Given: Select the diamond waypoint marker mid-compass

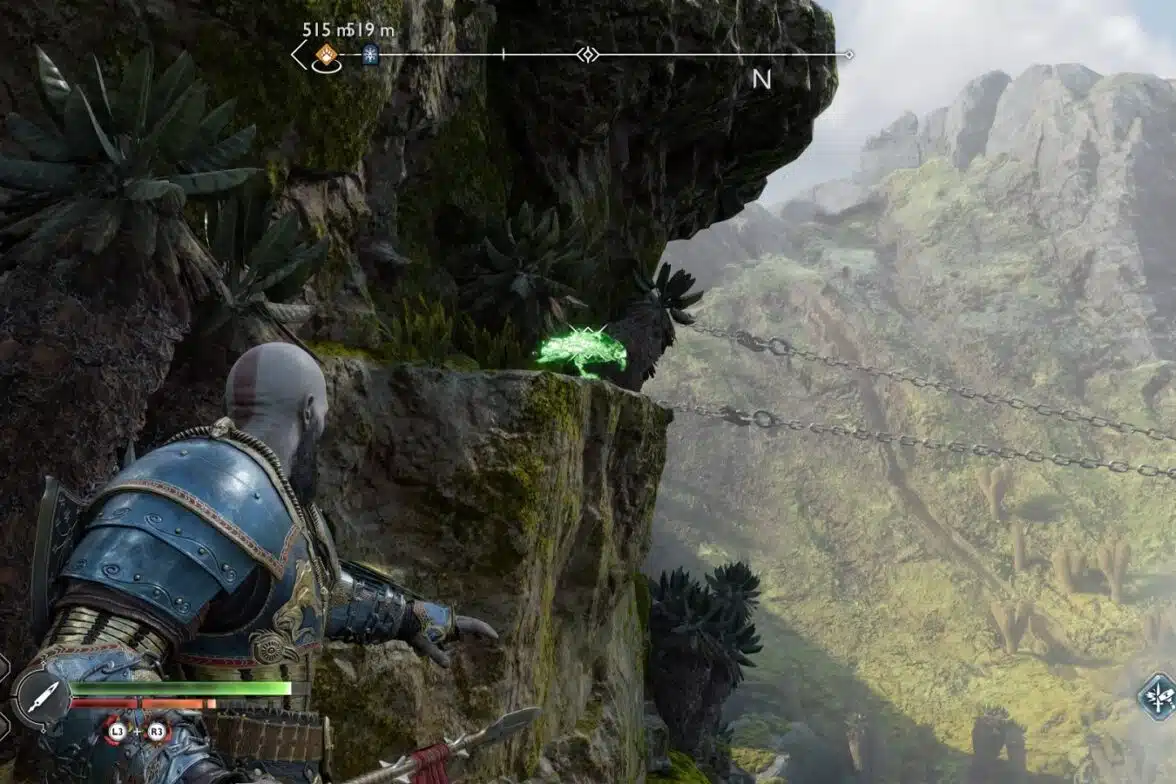Looking at the screenshot, I should point(587,54).
